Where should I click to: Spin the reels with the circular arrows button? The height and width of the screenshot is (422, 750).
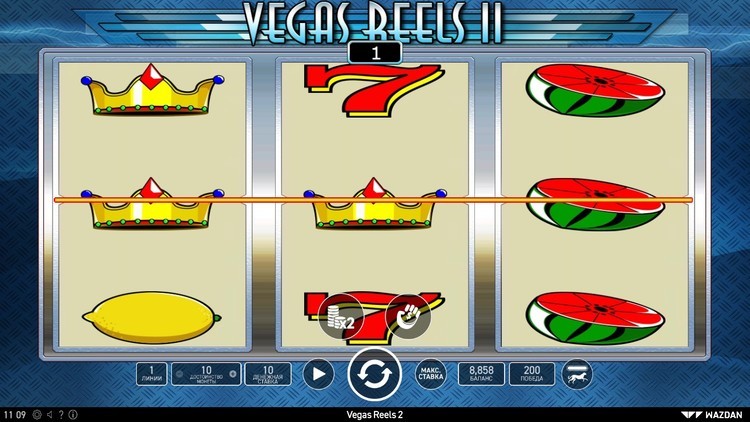point(374,375)
